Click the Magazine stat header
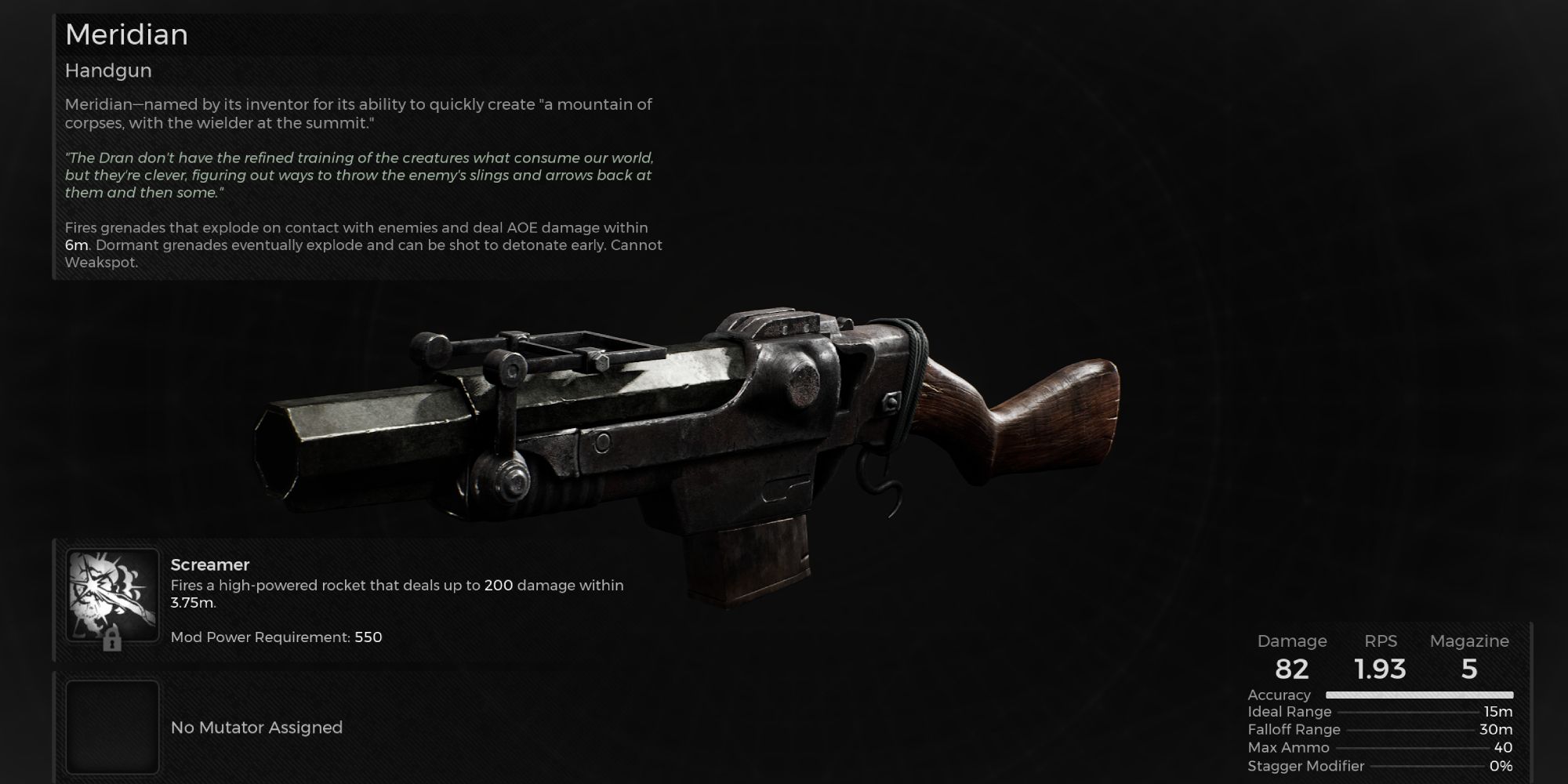The height and width of the screenshot is (784, 1568). pos(1470,641)
